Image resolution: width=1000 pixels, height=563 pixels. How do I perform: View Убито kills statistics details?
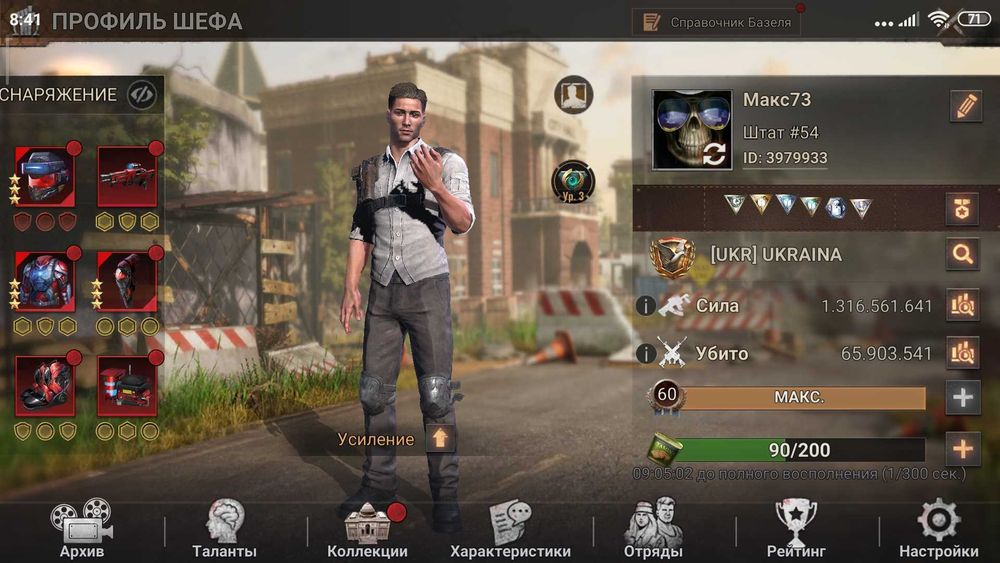pyautogui.click(x=963, y=353)
